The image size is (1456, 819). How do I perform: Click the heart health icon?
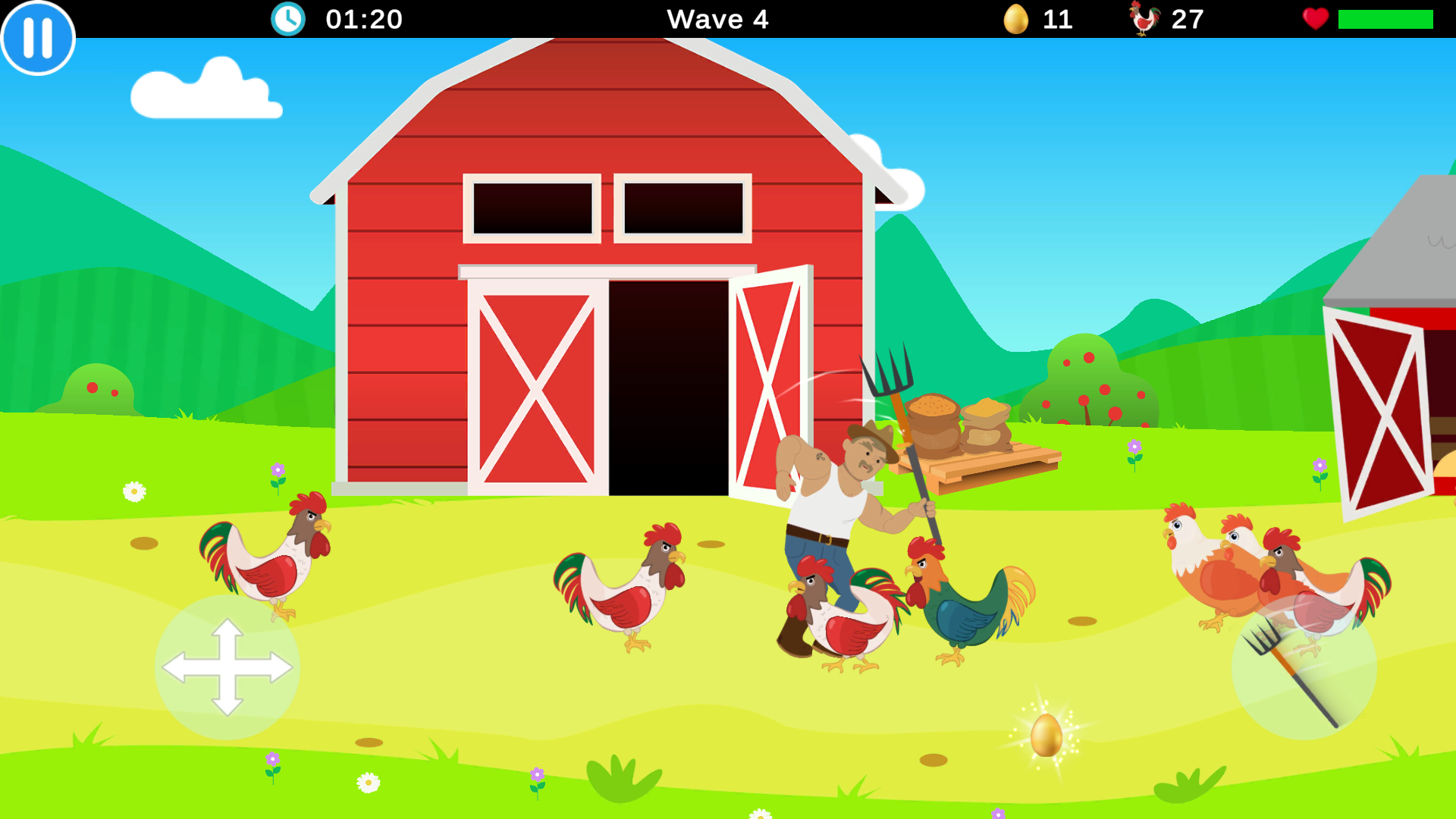pyautogui.click(x=1316, y=19)
